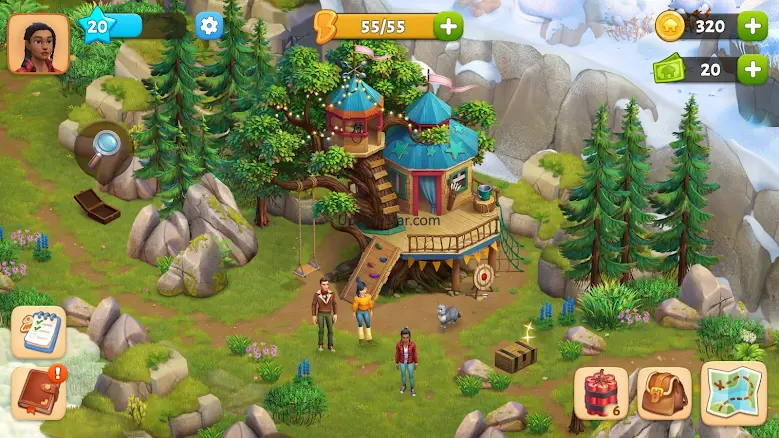Open settings with the gear icon

(x=209, y=26)
